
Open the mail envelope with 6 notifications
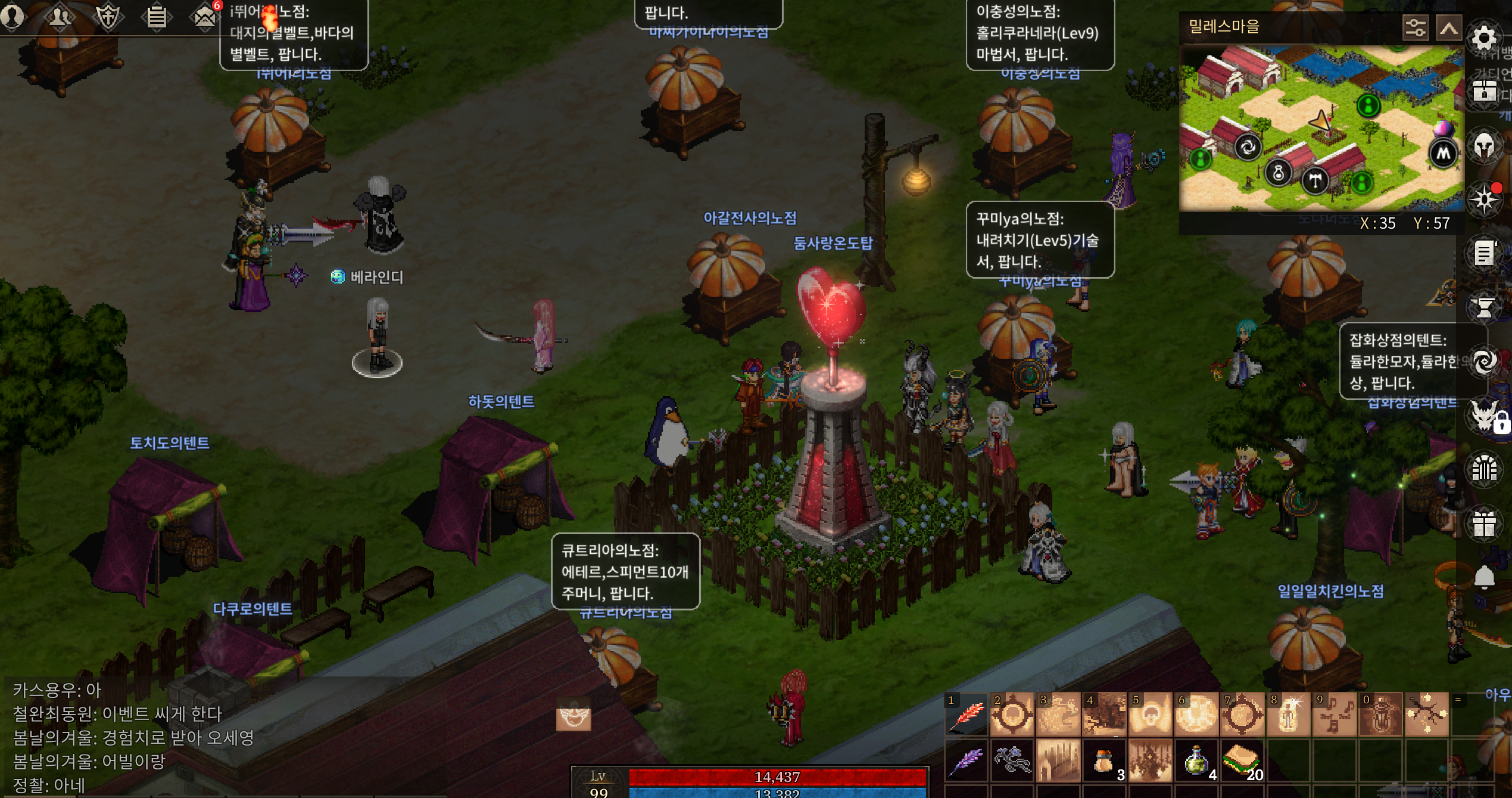(x=205, y=17)
